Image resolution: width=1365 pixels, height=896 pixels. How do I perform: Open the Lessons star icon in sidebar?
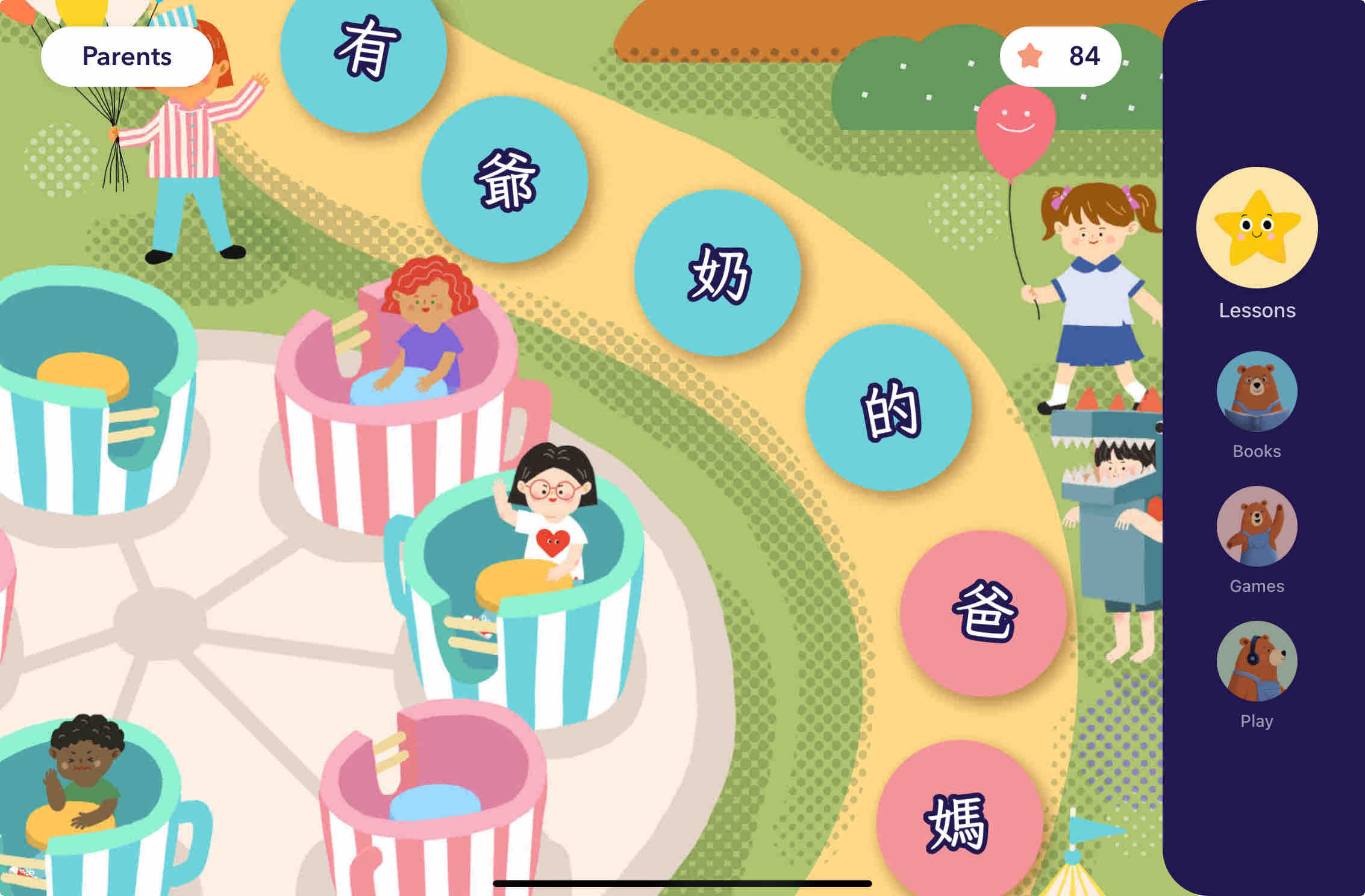tap(1257, 227)
